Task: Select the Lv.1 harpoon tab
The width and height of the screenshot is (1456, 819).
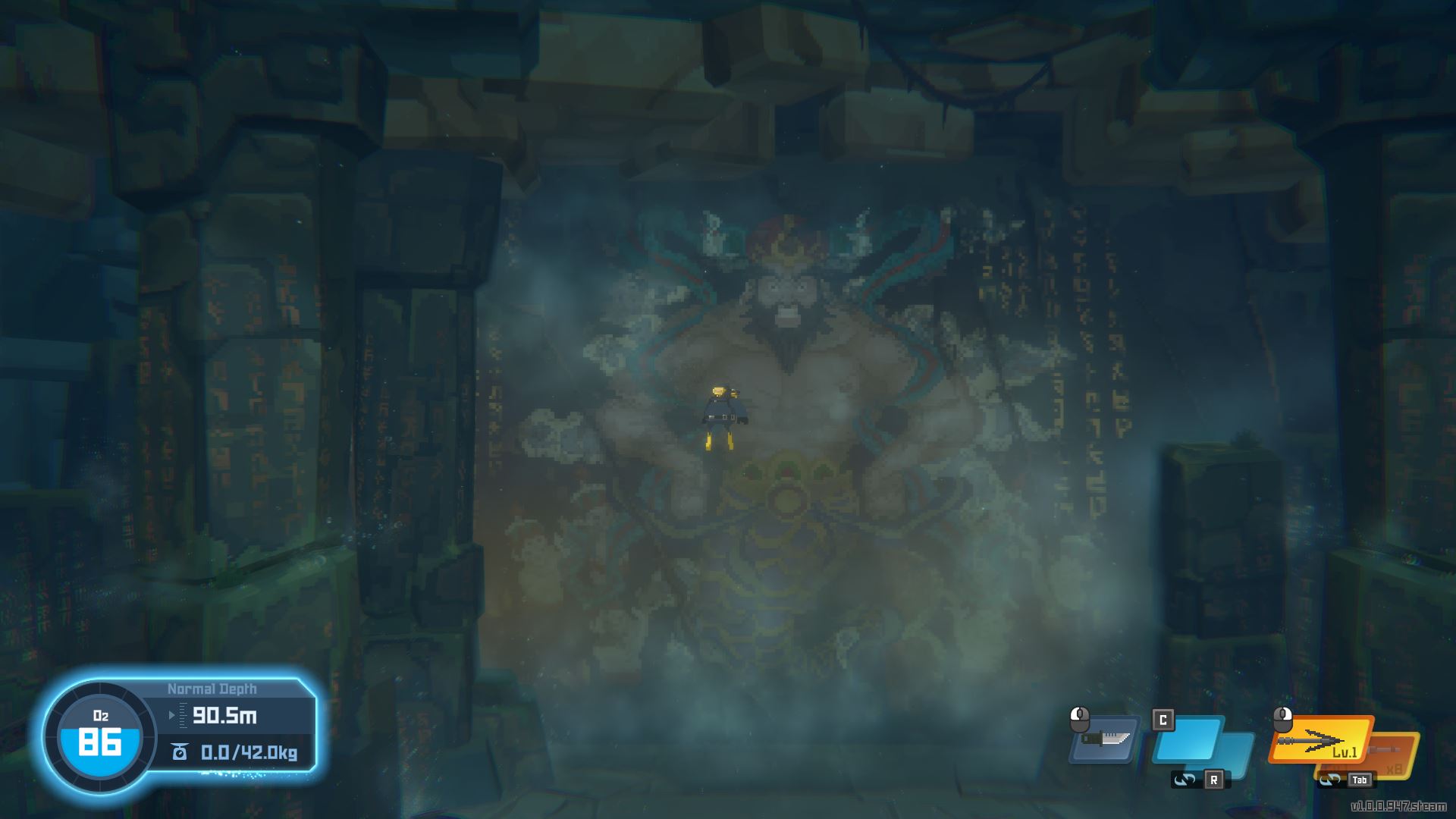Action: [x=1345, y=752]
